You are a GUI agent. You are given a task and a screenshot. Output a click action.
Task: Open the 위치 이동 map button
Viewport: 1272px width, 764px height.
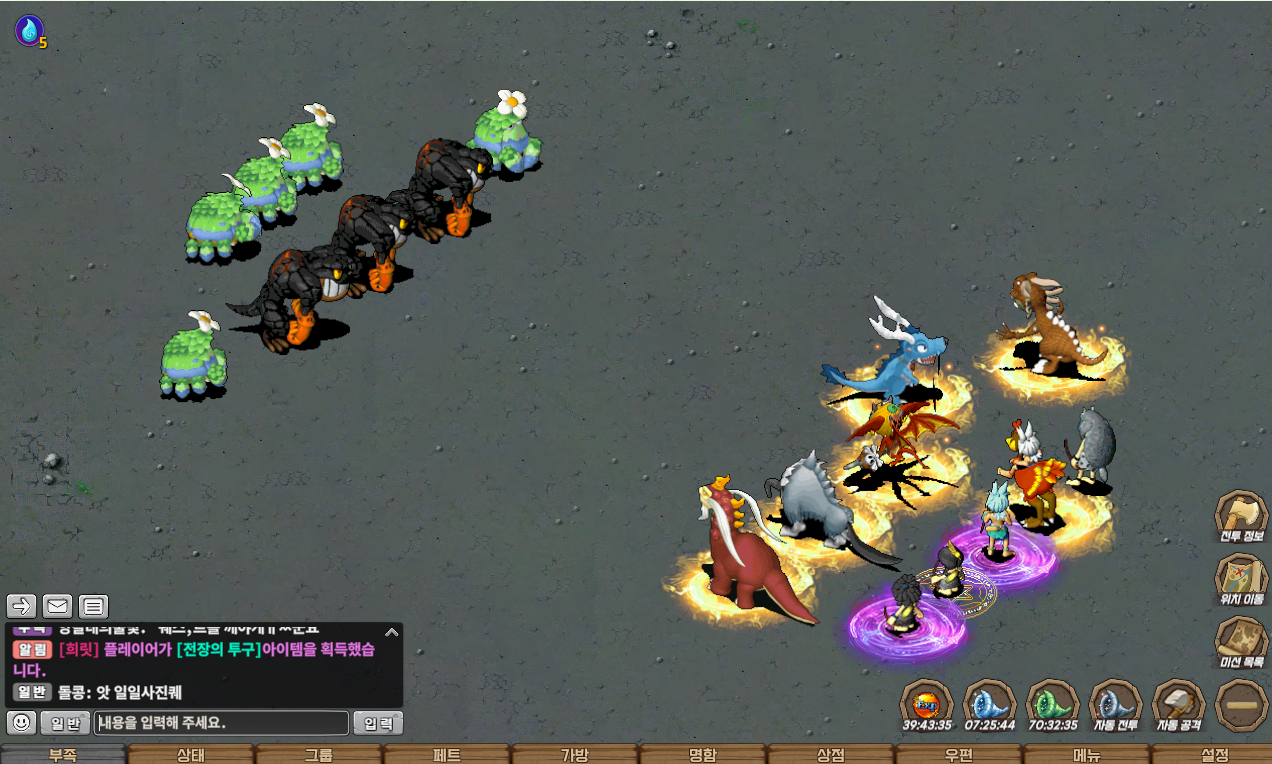pos(1240,580)
